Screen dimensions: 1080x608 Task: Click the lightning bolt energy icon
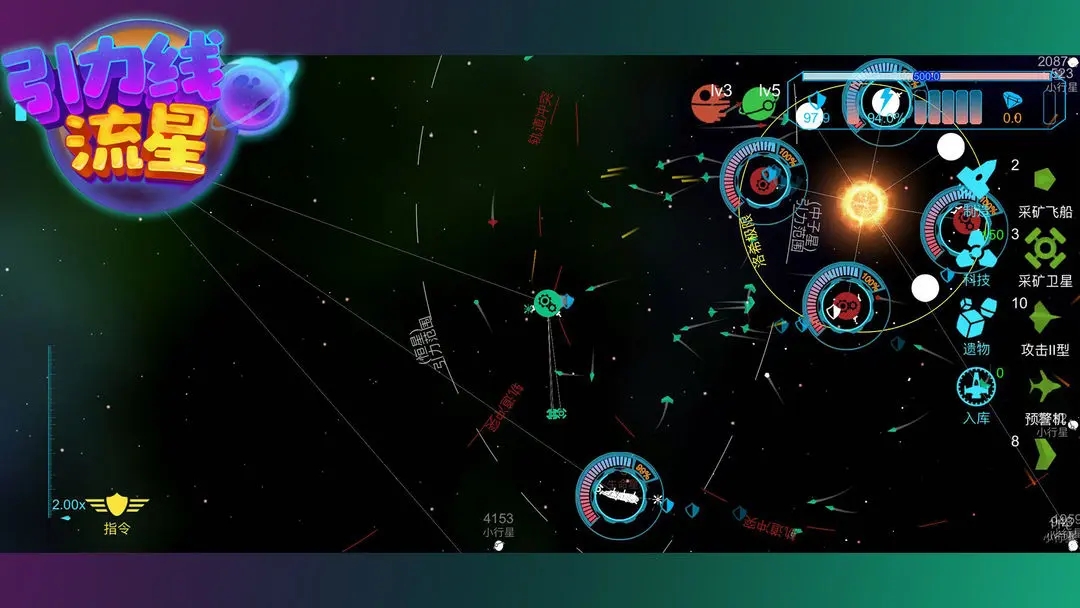884,100
